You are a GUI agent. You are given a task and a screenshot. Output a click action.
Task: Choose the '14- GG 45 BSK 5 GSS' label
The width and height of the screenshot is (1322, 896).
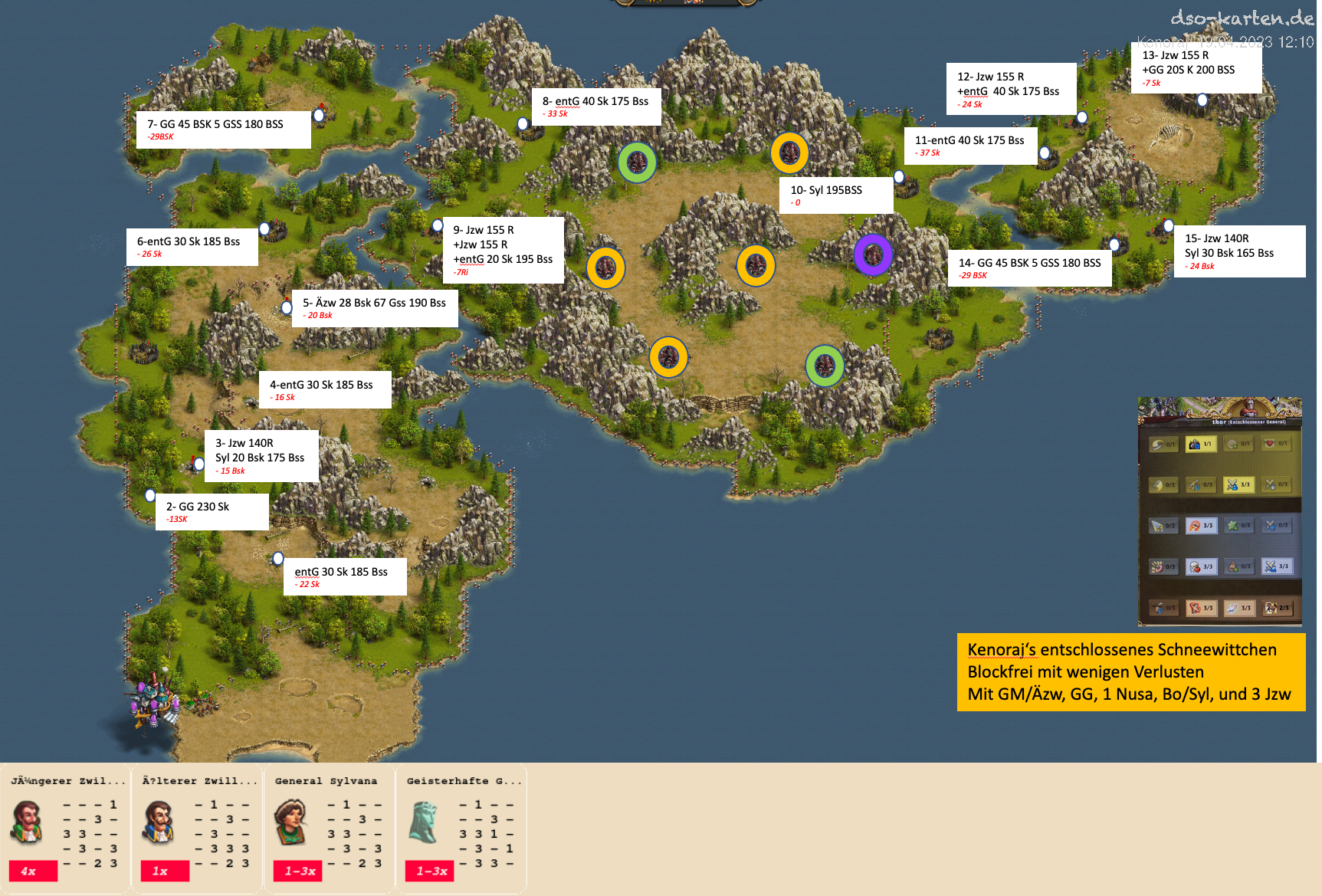[x=1029, y=268]
